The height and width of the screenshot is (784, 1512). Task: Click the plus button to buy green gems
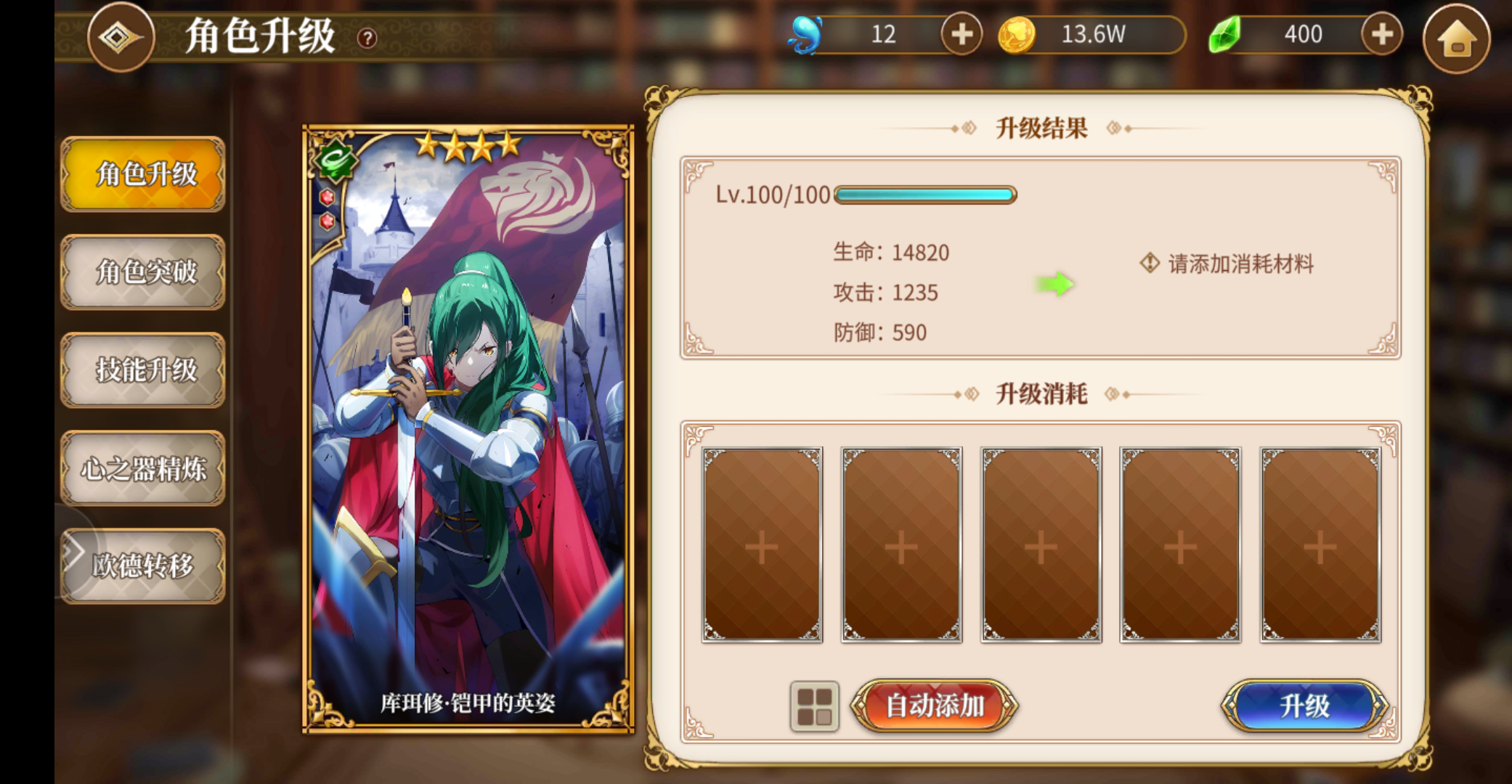(x=1381, y=34)
